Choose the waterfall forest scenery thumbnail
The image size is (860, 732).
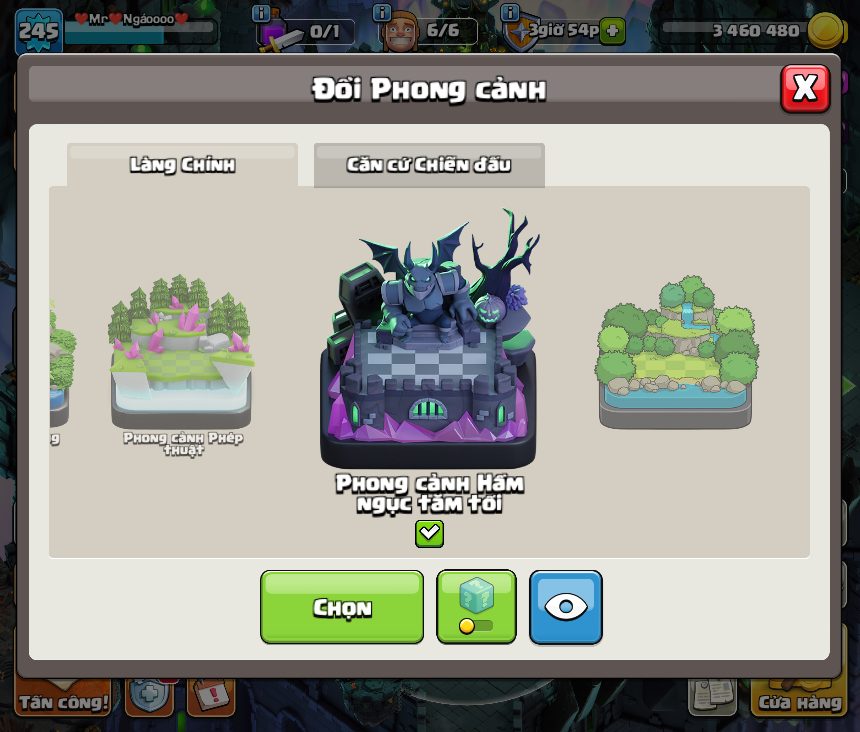(x=676, y=352)
